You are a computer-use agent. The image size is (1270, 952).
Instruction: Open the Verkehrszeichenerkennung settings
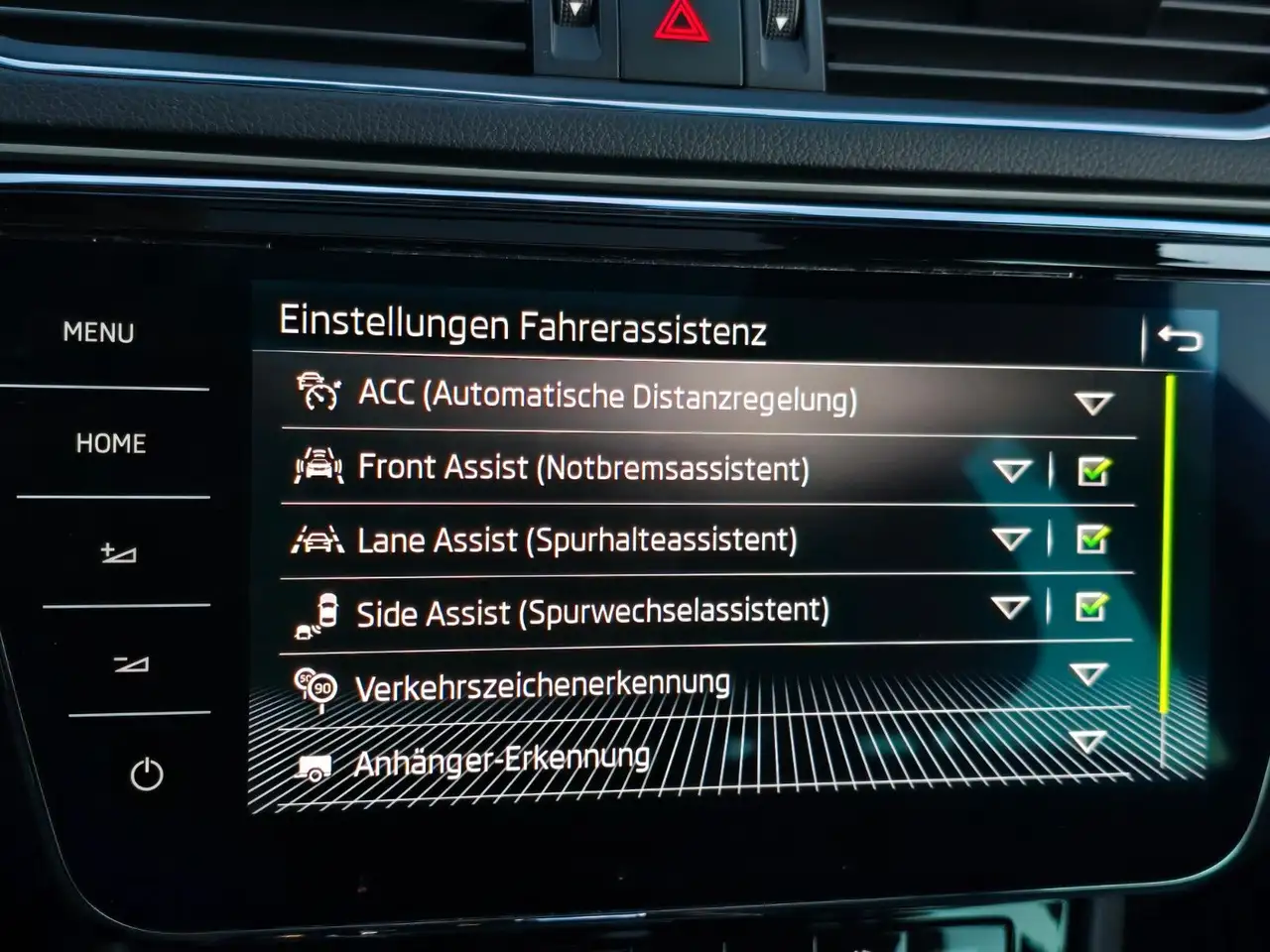542,686
